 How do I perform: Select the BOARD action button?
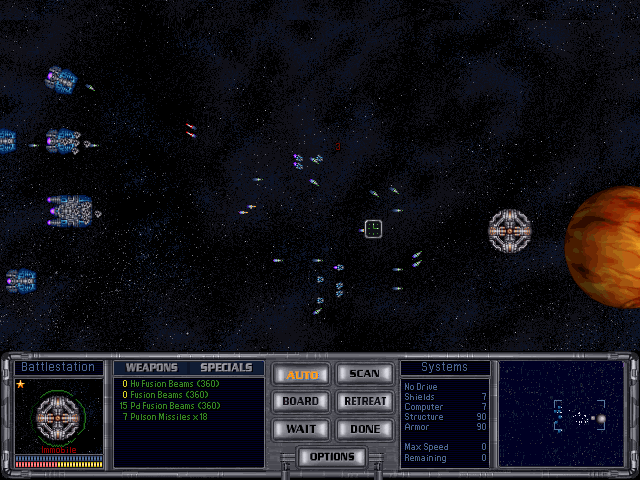[x=301, y=401]
